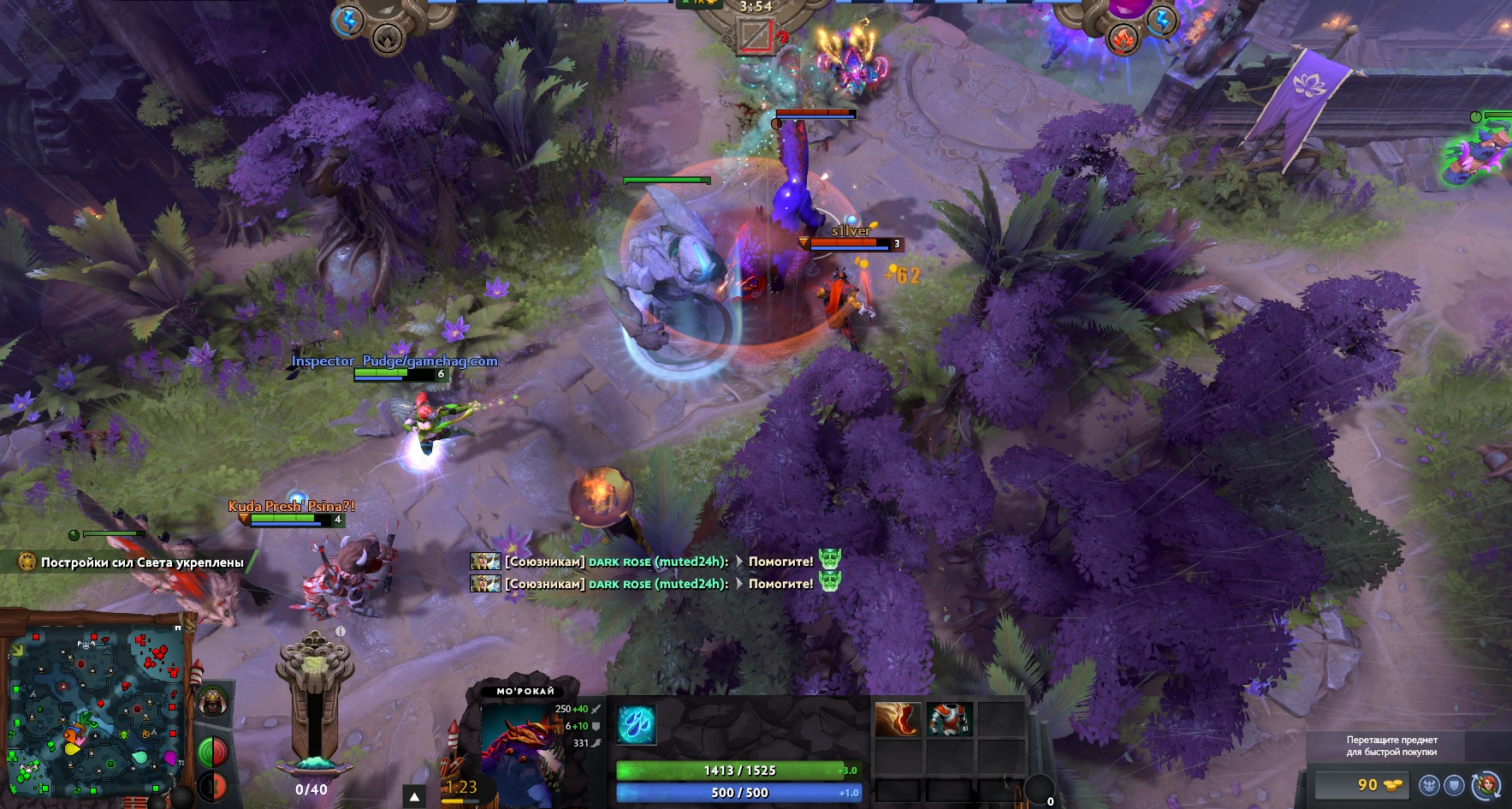The image size is (1512, 809).
Task: Click the top-right blue lightning icon
Action: (x=1162, y=21)
